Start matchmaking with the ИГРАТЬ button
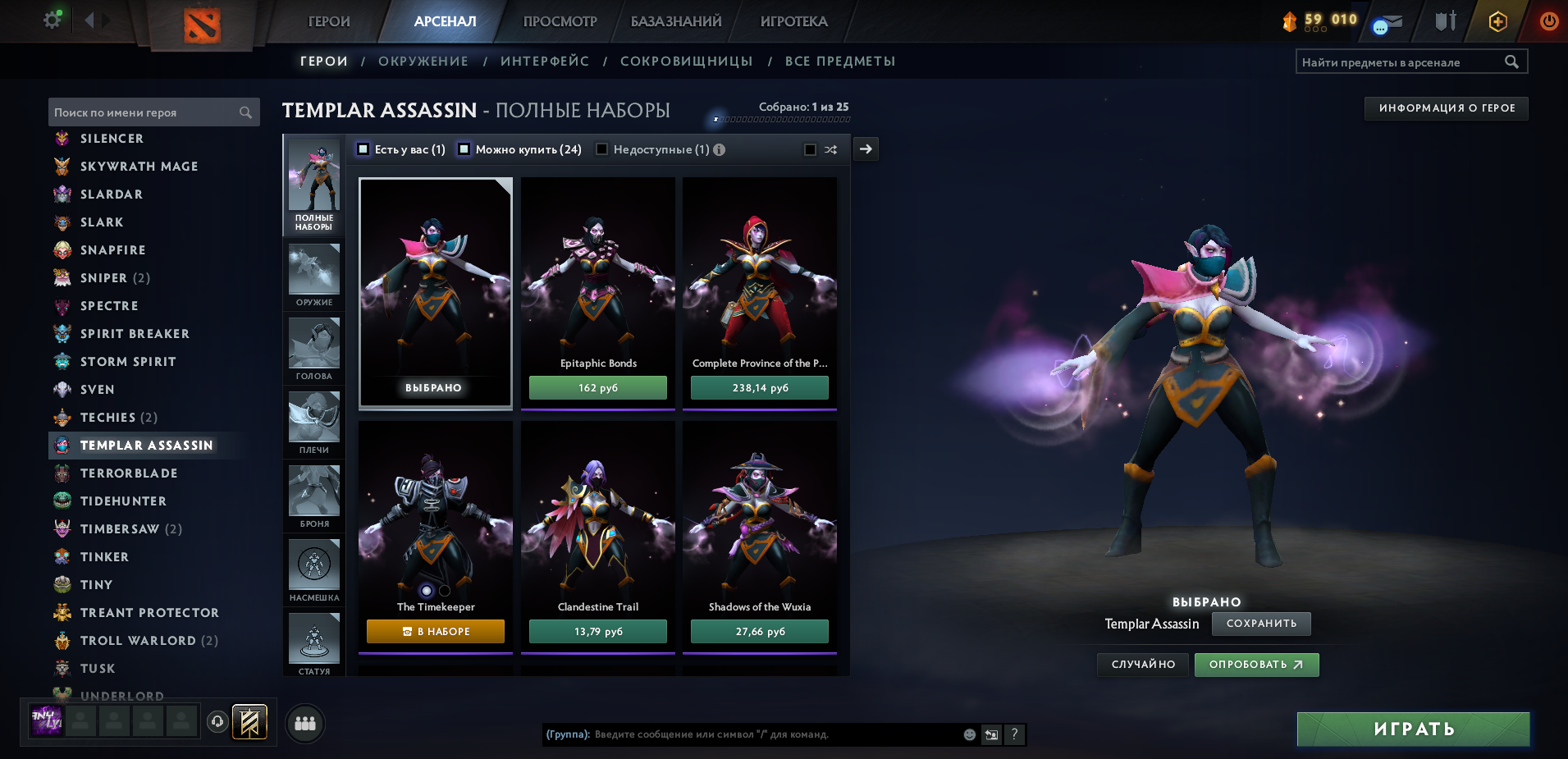The height and width of the screenshot is (759, 1568). (1413, 729)
